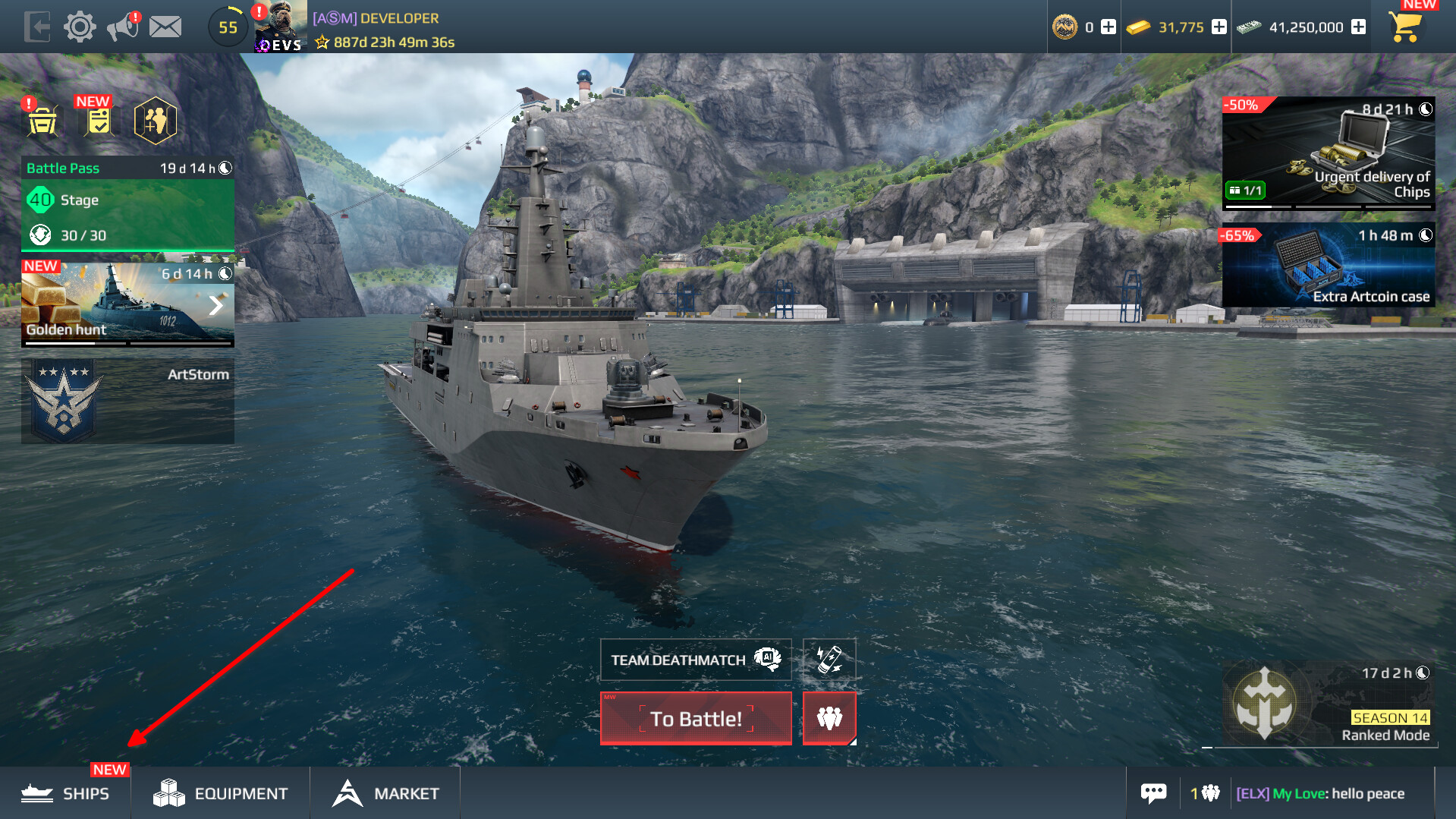Open the Equipment menu
Image resolution: width=1456 pixels, height=819 pixels.
(x=221, y=793)
